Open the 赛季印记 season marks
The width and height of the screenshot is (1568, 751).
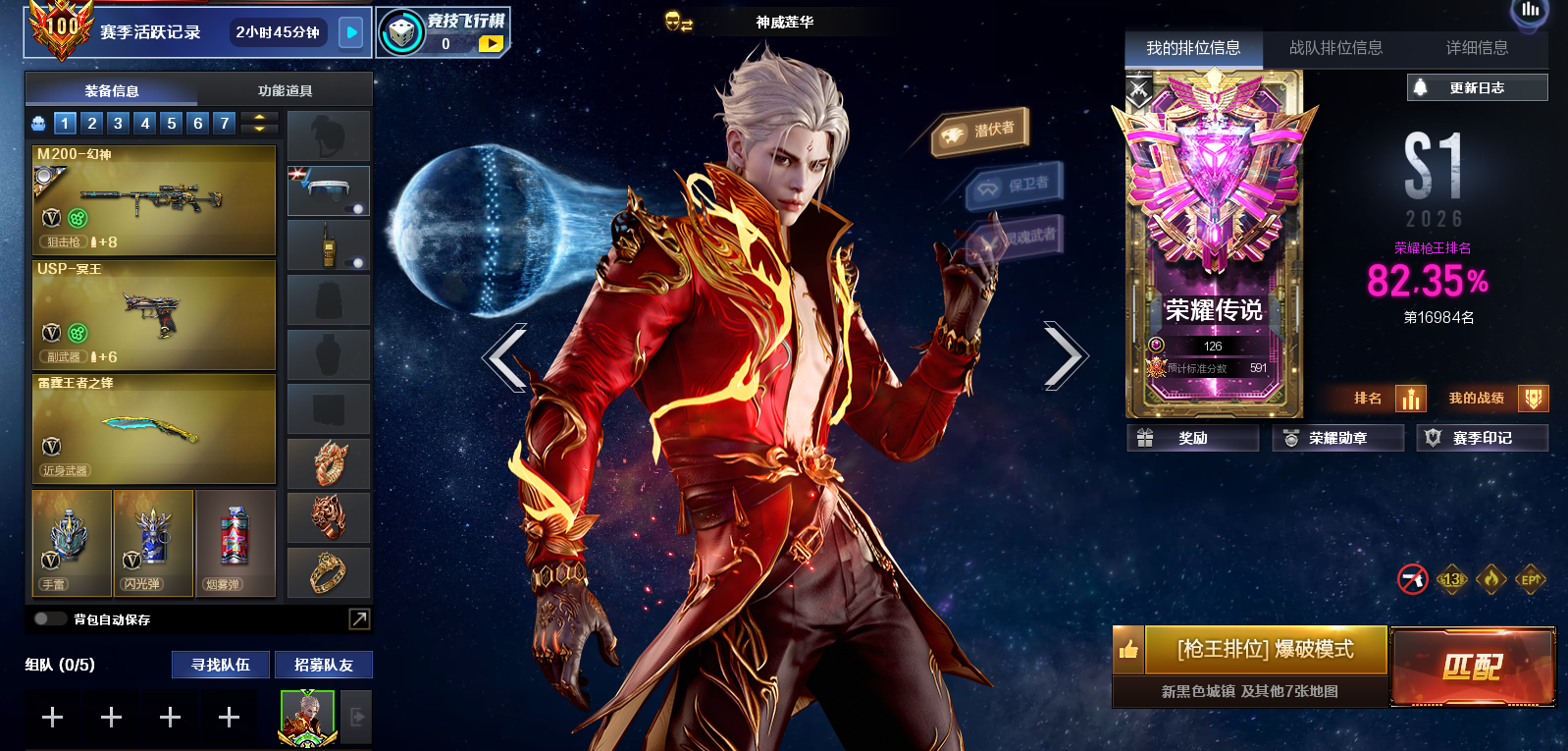pos(1482,439)
